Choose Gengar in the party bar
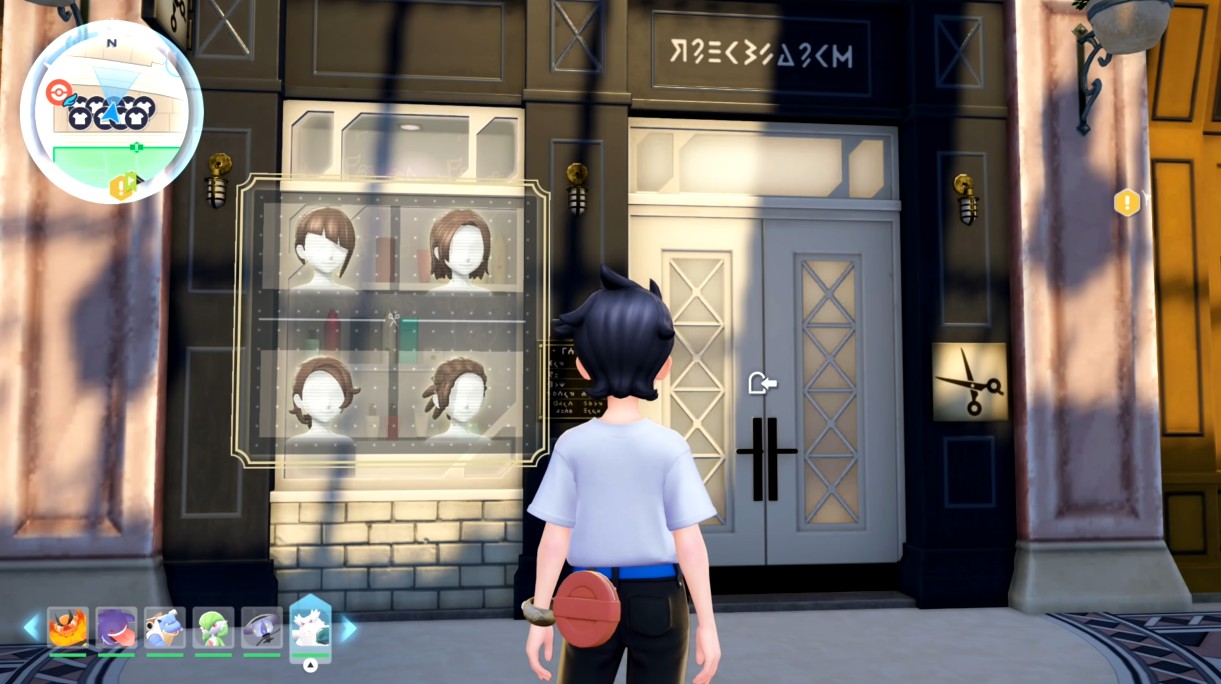 [116, 627]
